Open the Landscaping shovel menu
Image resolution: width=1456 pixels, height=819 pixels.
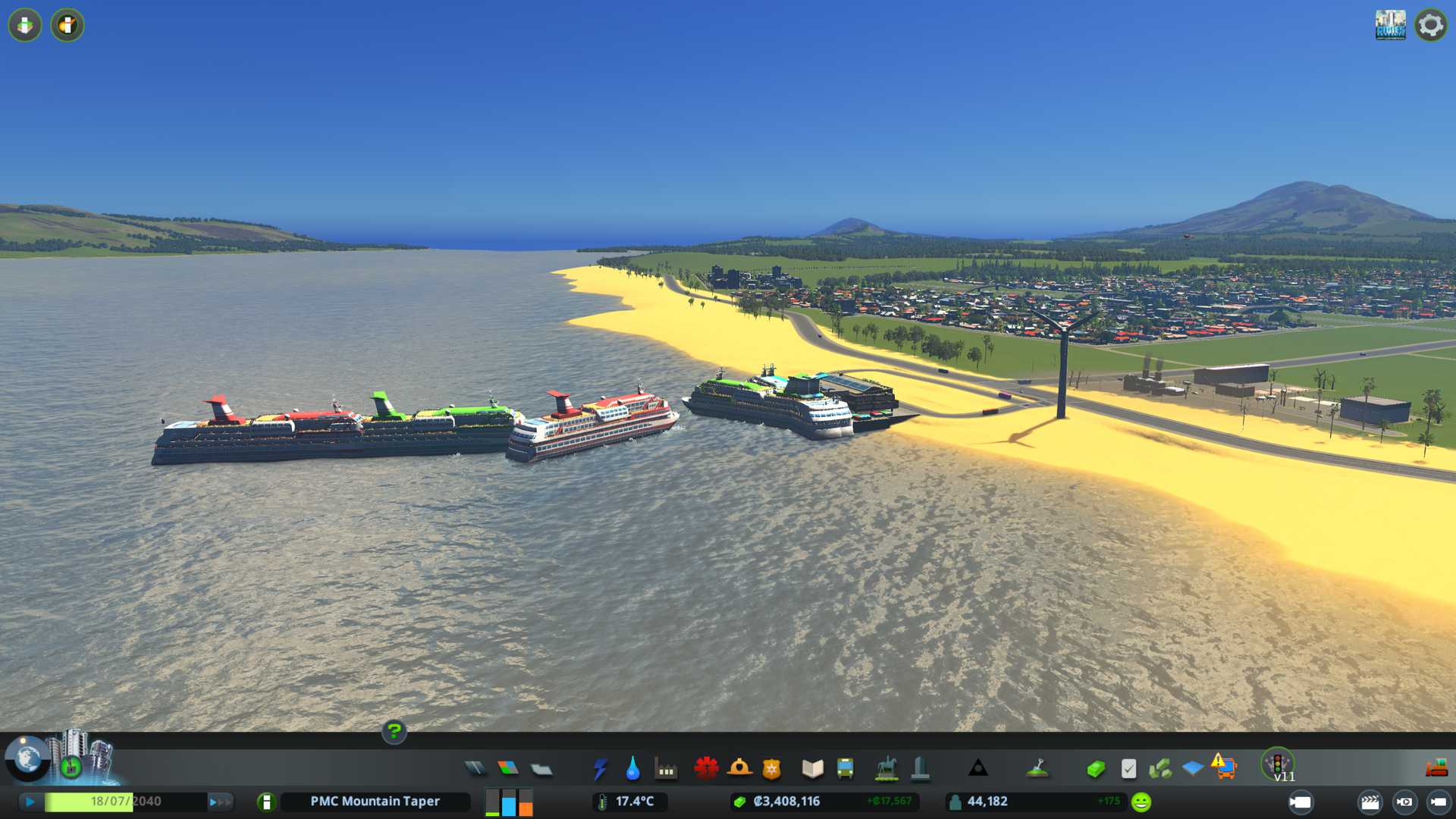coord(1037,769)
